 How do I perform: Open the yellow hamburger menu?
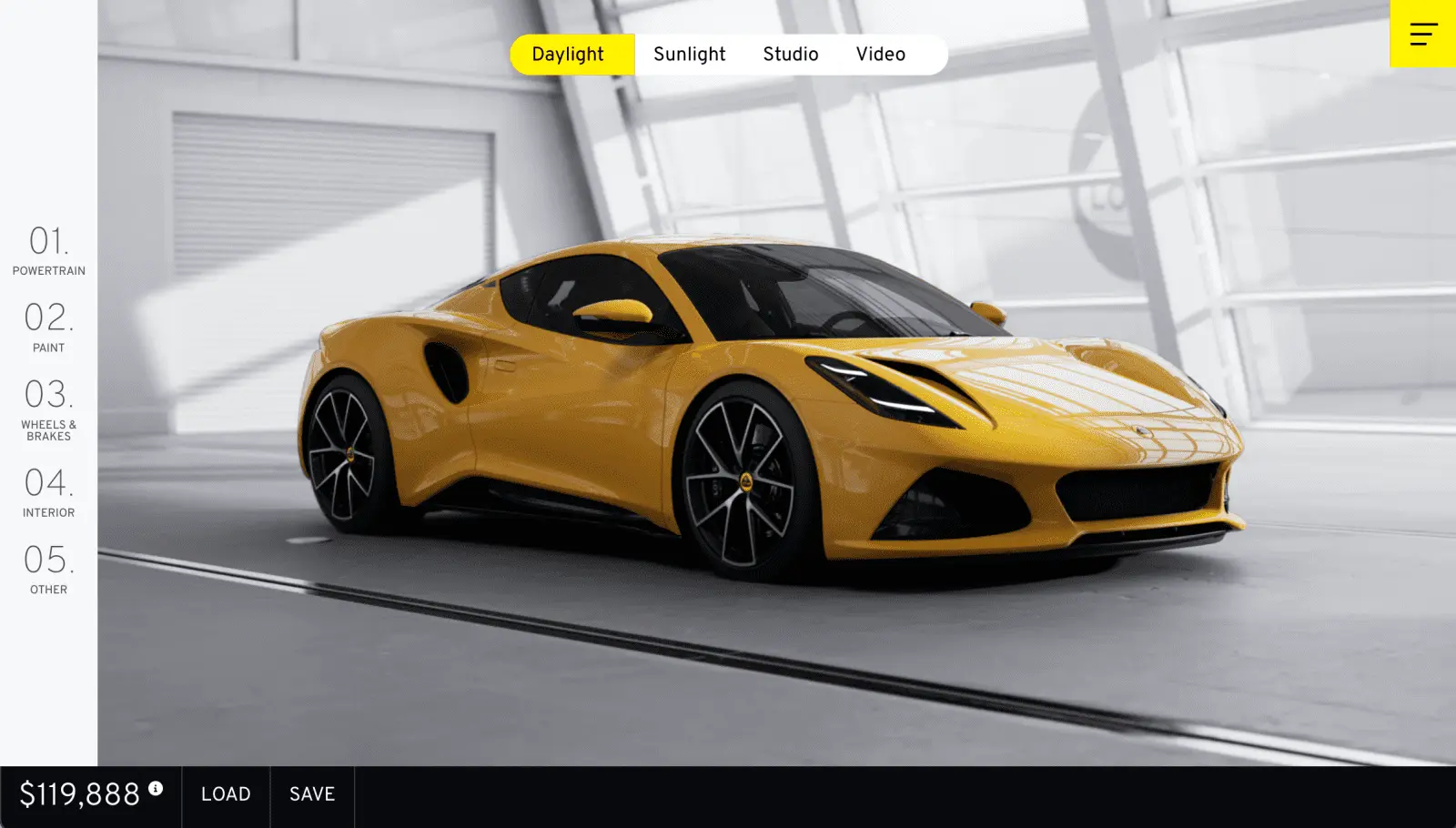pos(1422,34)
